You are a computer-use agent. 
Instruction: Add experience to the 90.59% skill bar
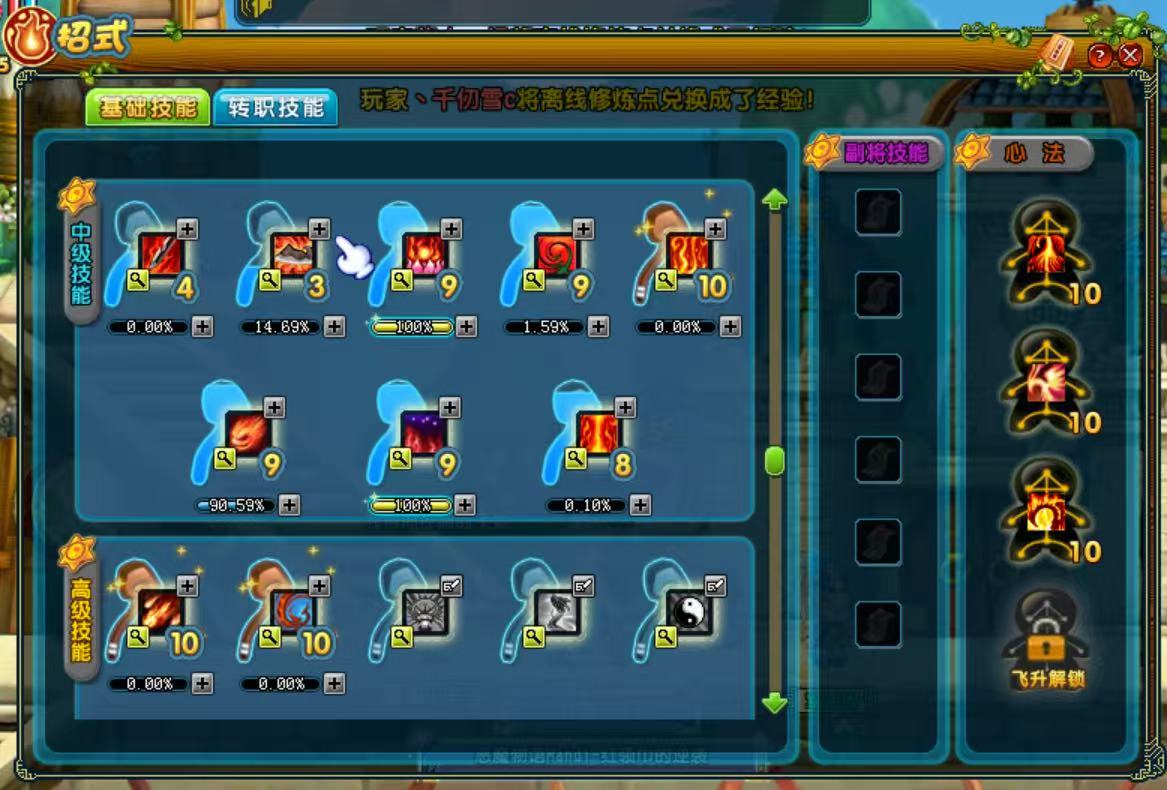[289, 505]
